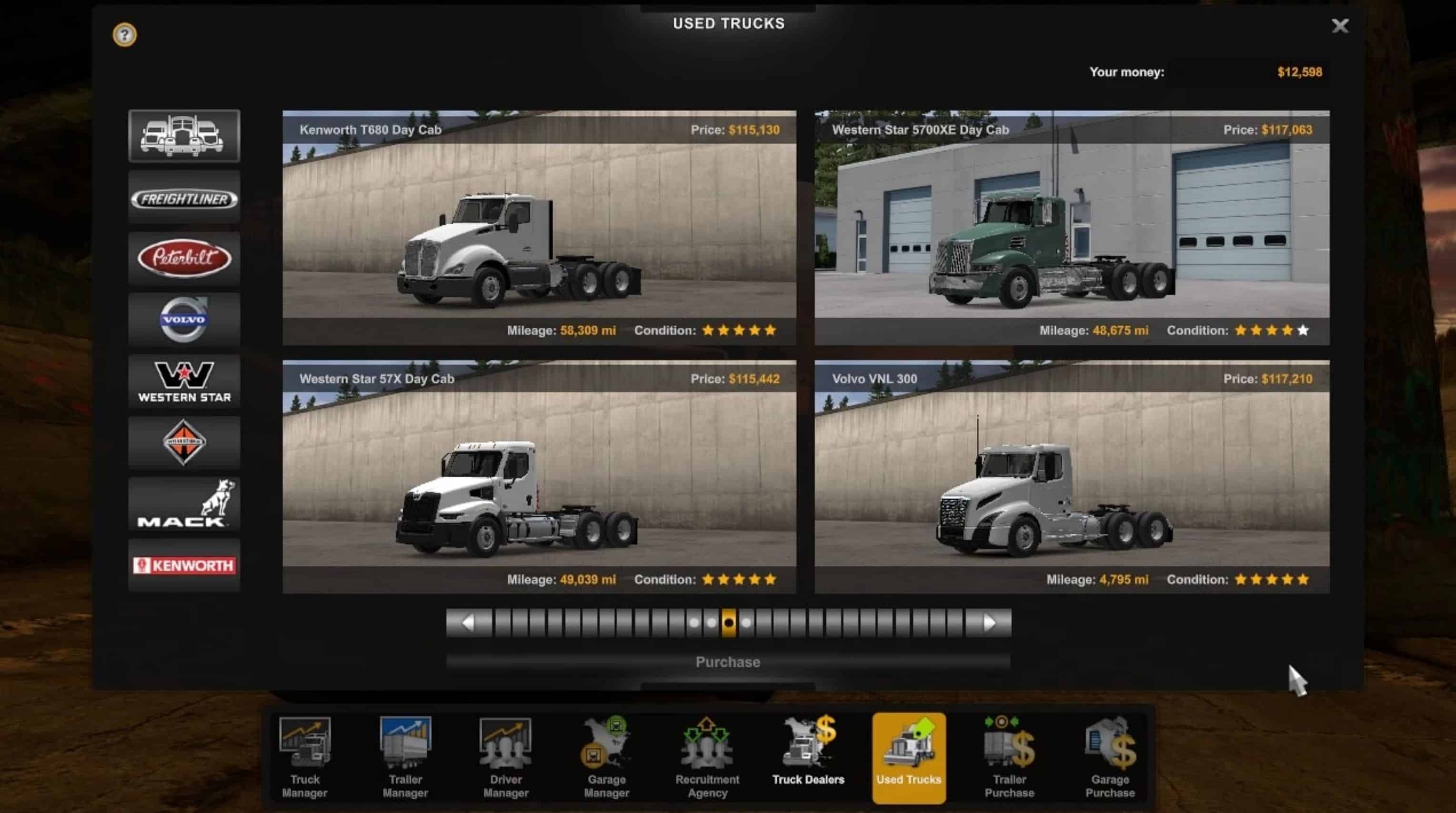1456x813 pixels.
Task: Filter used trucks by Peterbilt
Action: click(184, 259)
